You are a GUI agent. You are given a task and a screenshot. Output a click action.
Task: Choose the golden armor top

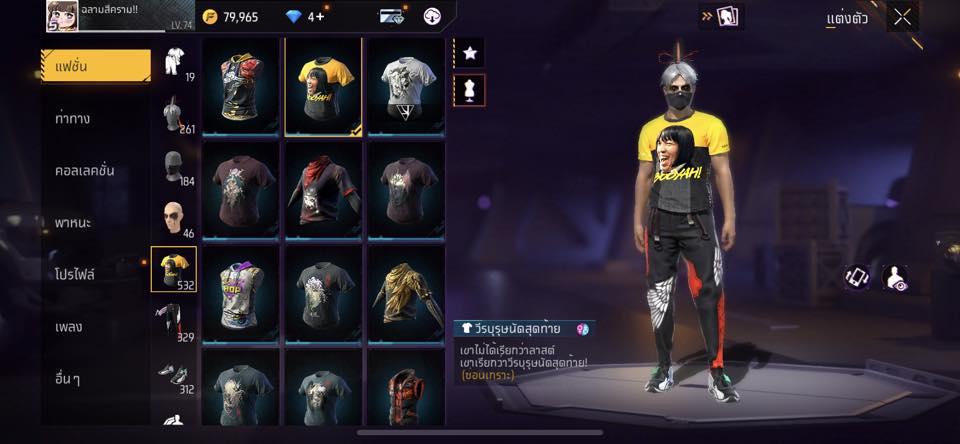407,294
